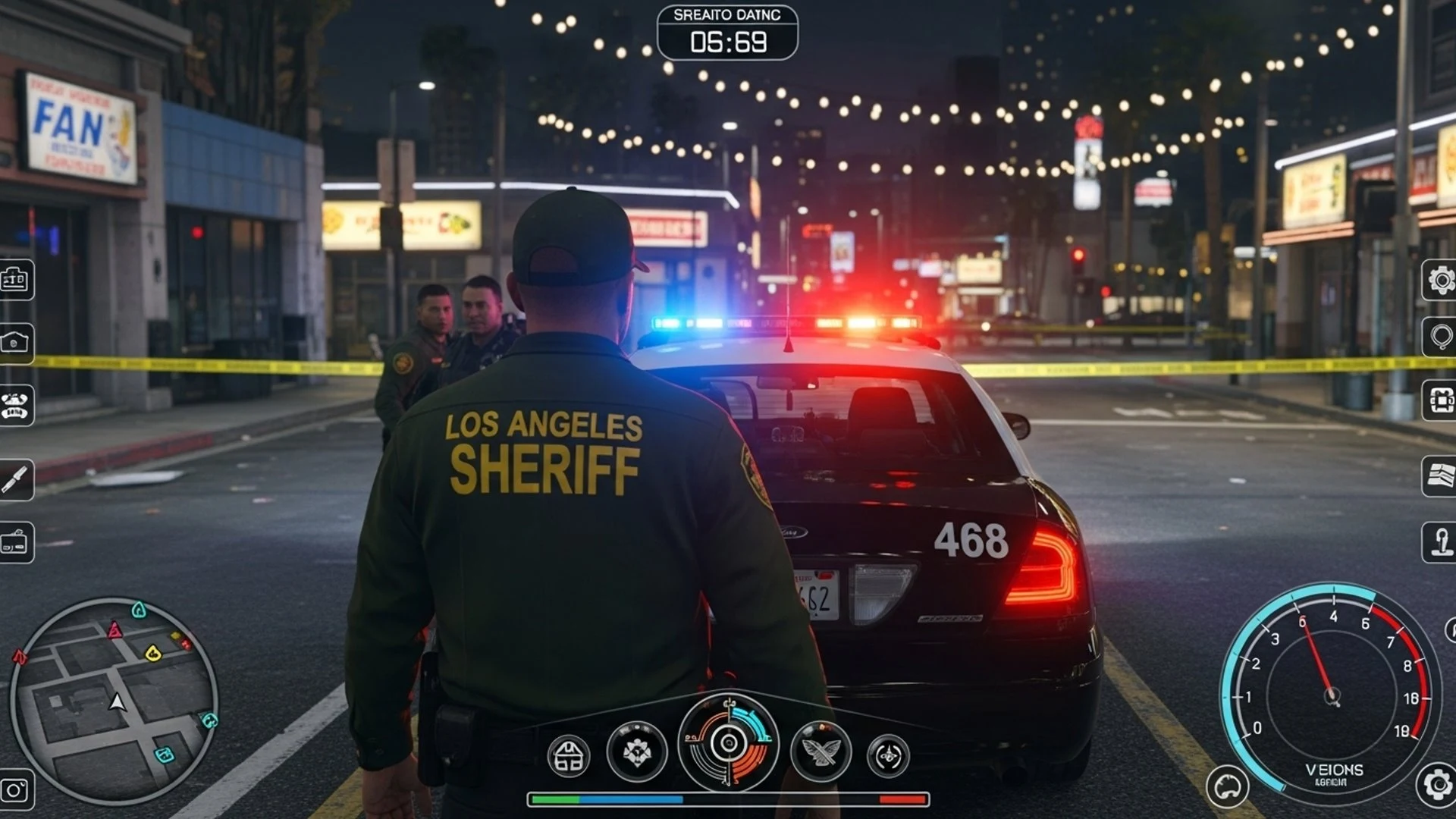Open the gear button beside the speedometer
The height and width of the screenshot is (819, 1456).
coord(1437,784)
